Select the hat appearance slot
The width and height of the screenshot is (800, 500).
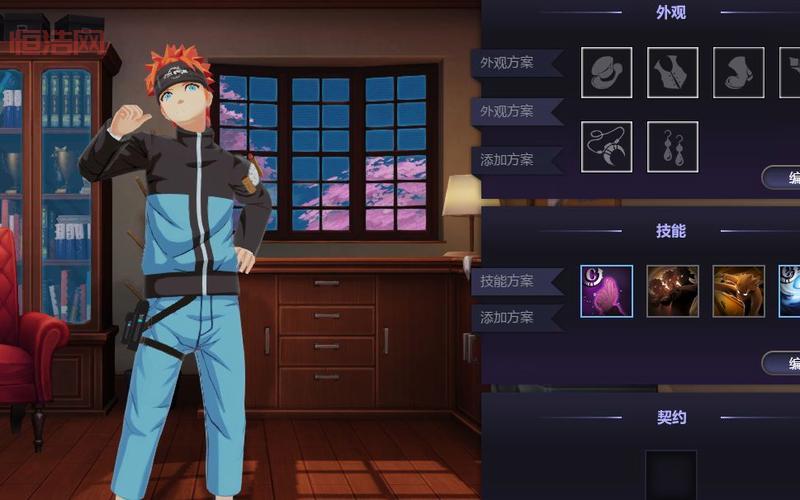coord(606,72)
